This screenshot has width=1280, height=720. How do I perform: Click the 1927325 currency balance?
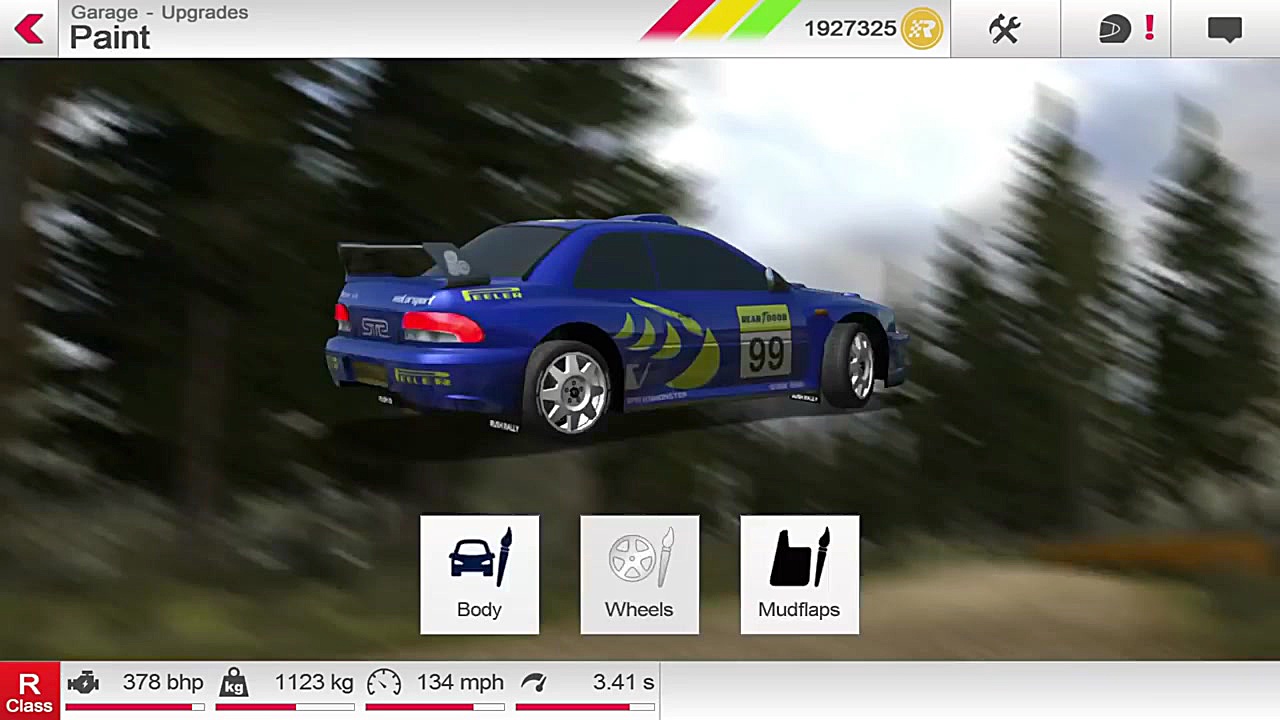coord(850,29)
